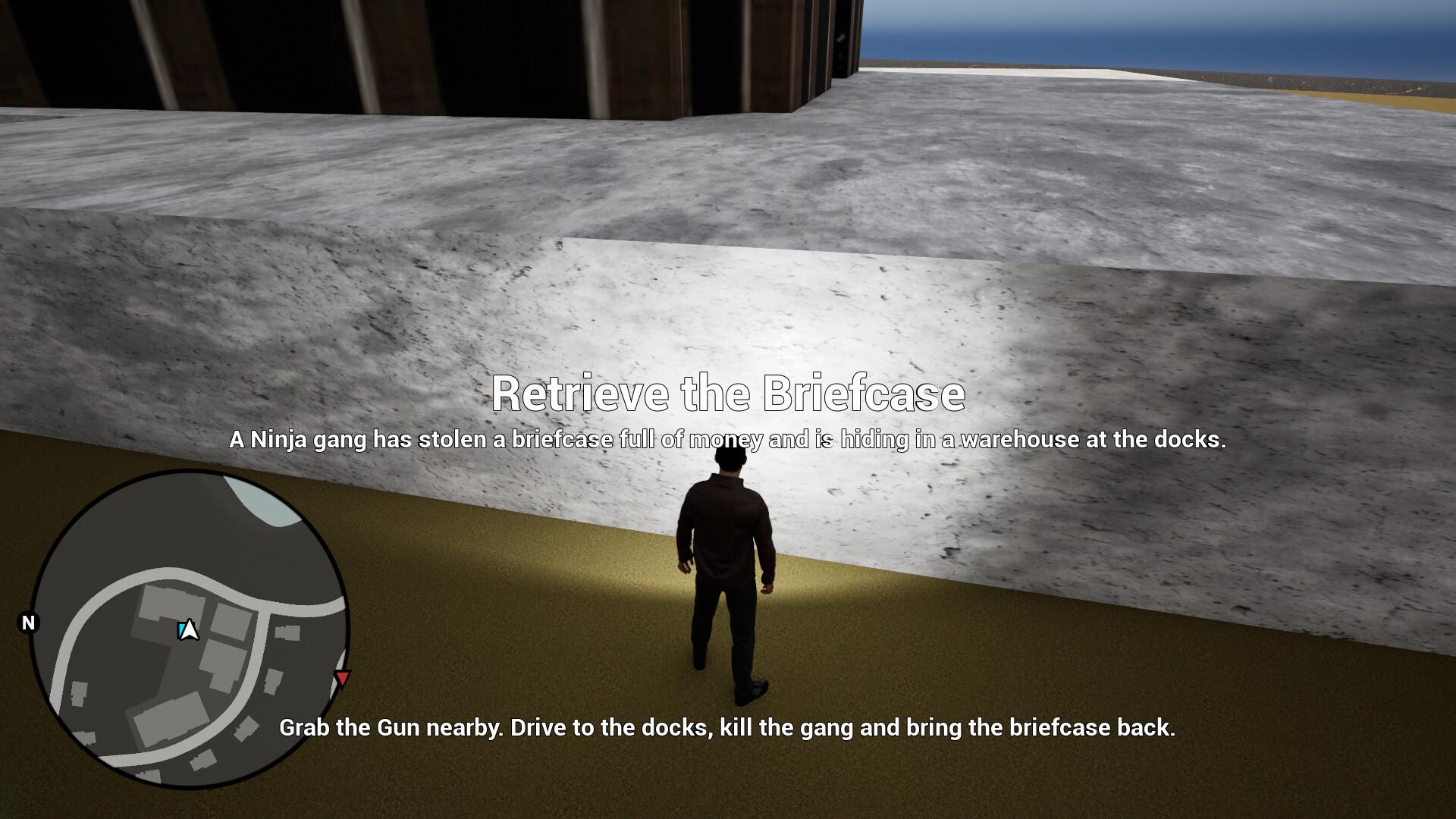Select the red triangle marker on minimap

(x=343, y=678)
